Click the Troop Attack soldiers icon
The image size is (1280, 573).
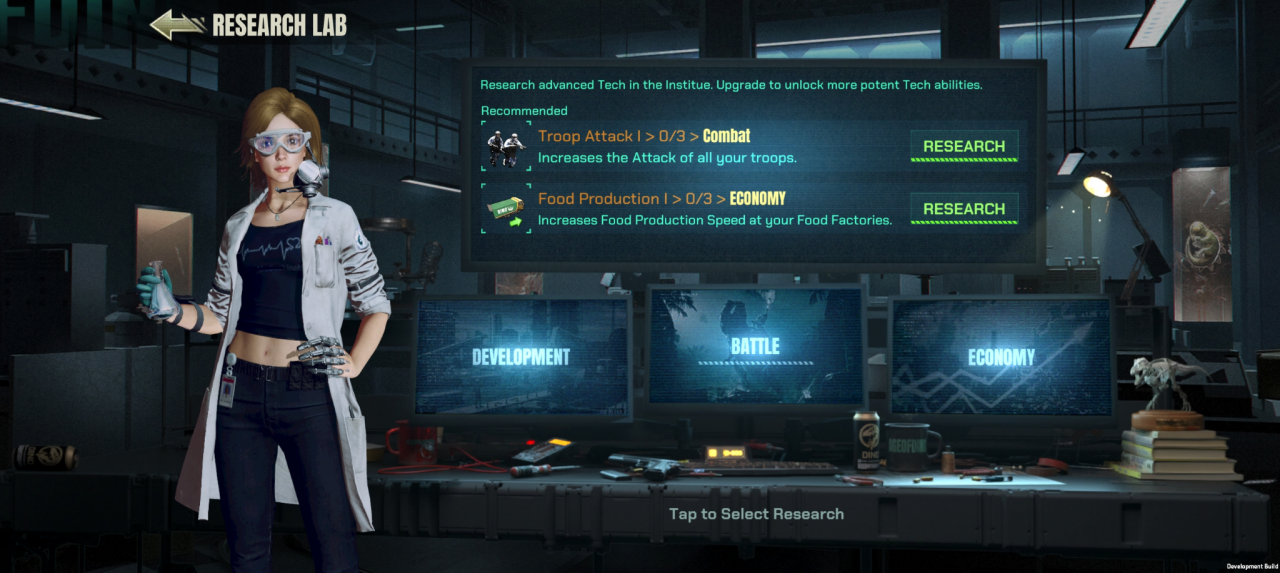tap(506, 147)
